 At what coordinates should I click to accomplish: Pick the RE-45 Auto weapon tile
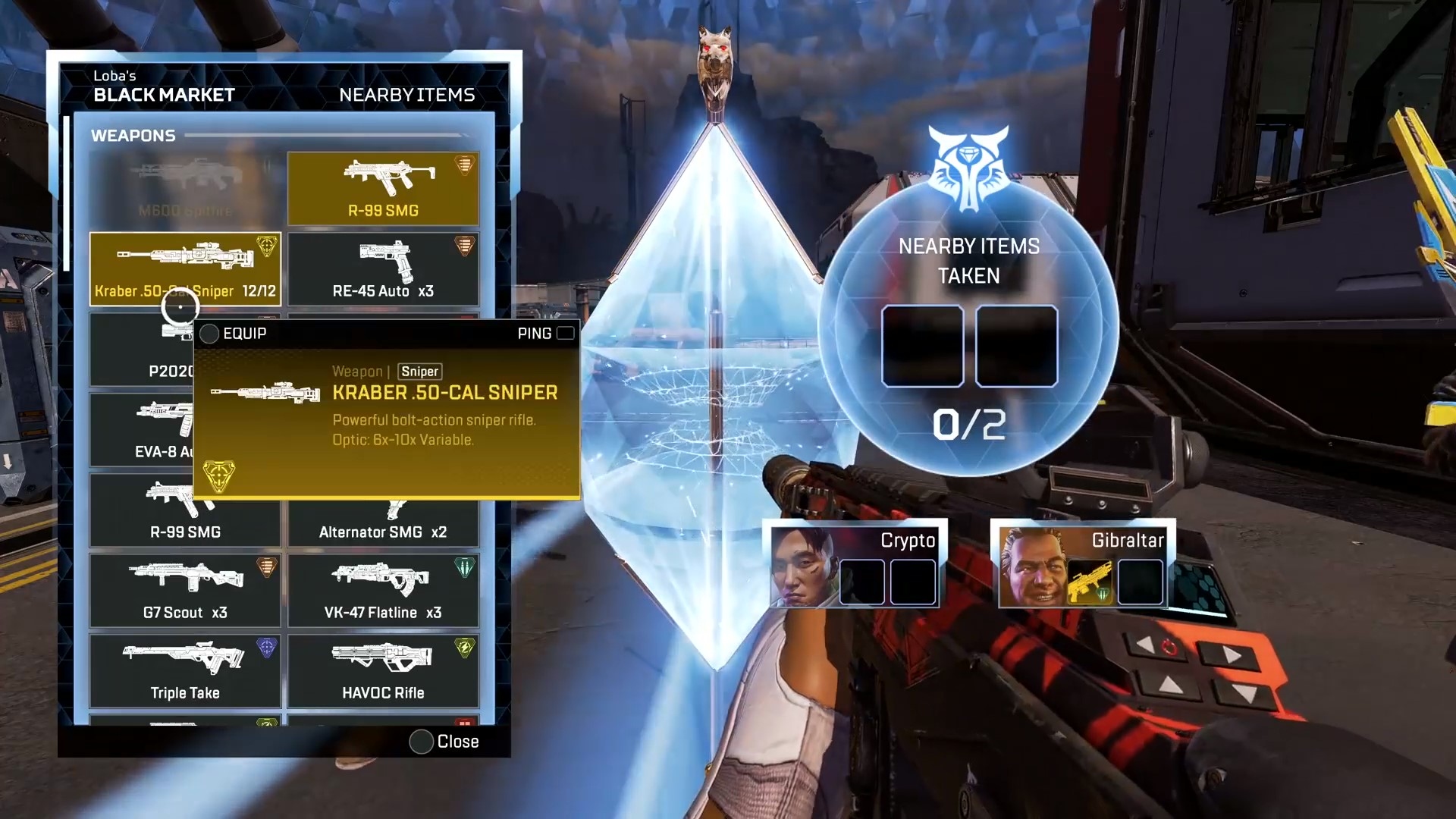pos(383,268)
